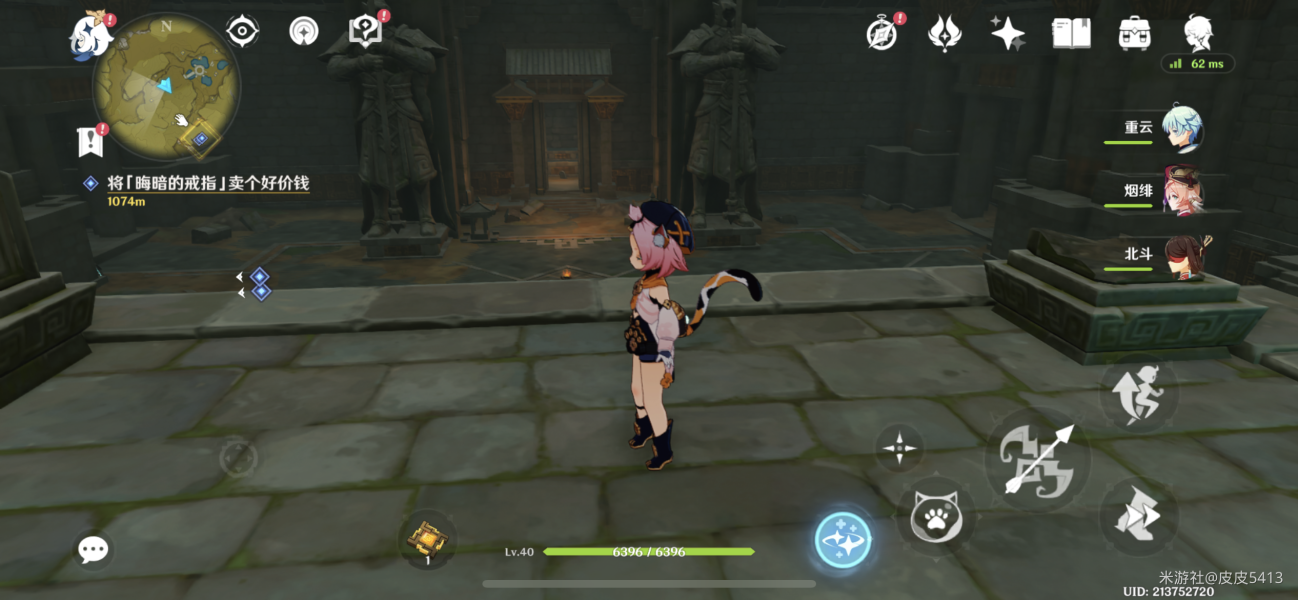Open the quest log exclamation icon
The height and width of the screenshot is (600, 1298).
tap(91, 141)
